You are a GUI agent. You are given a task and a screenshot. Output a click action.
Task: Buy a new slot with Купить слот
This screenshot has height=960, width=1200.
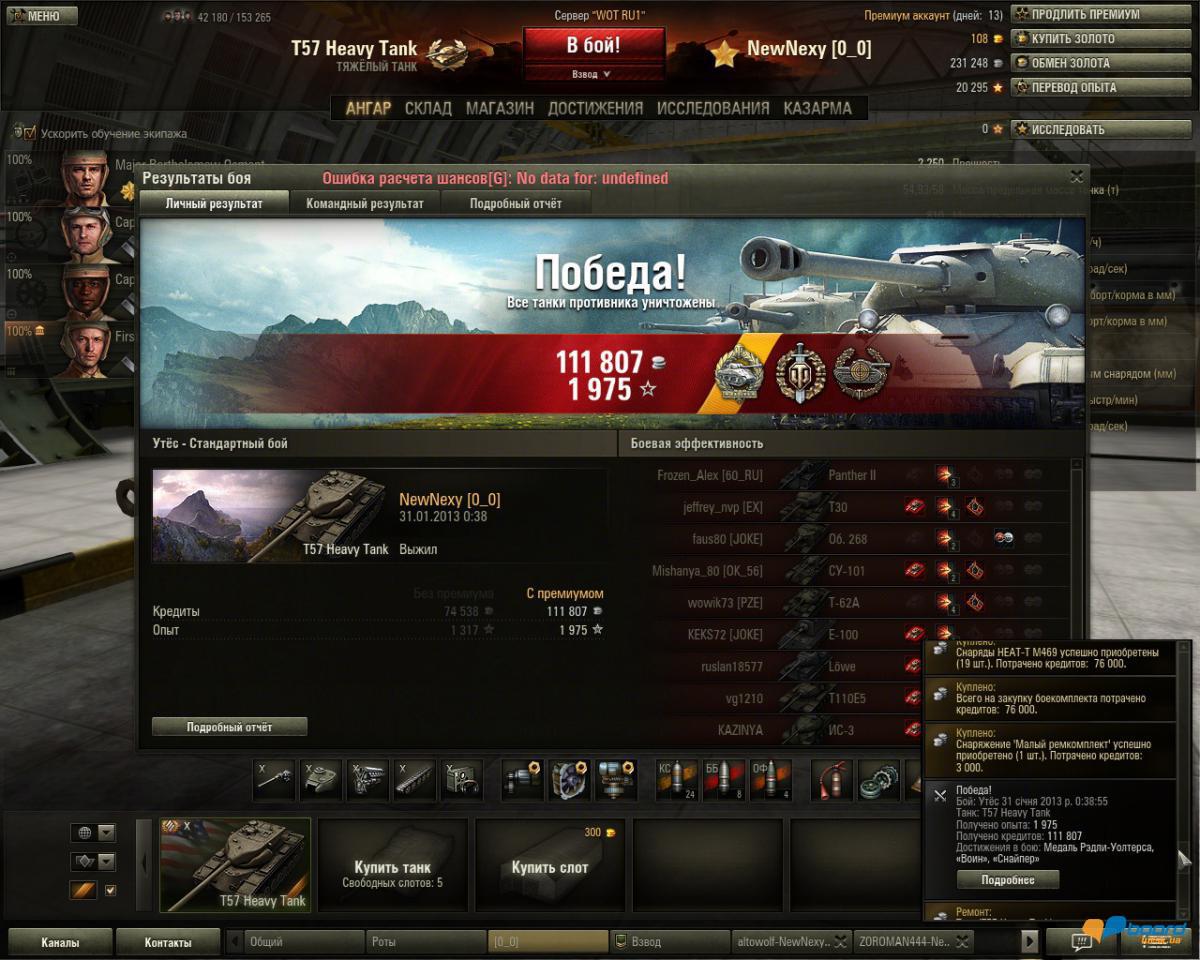point(549,866)
